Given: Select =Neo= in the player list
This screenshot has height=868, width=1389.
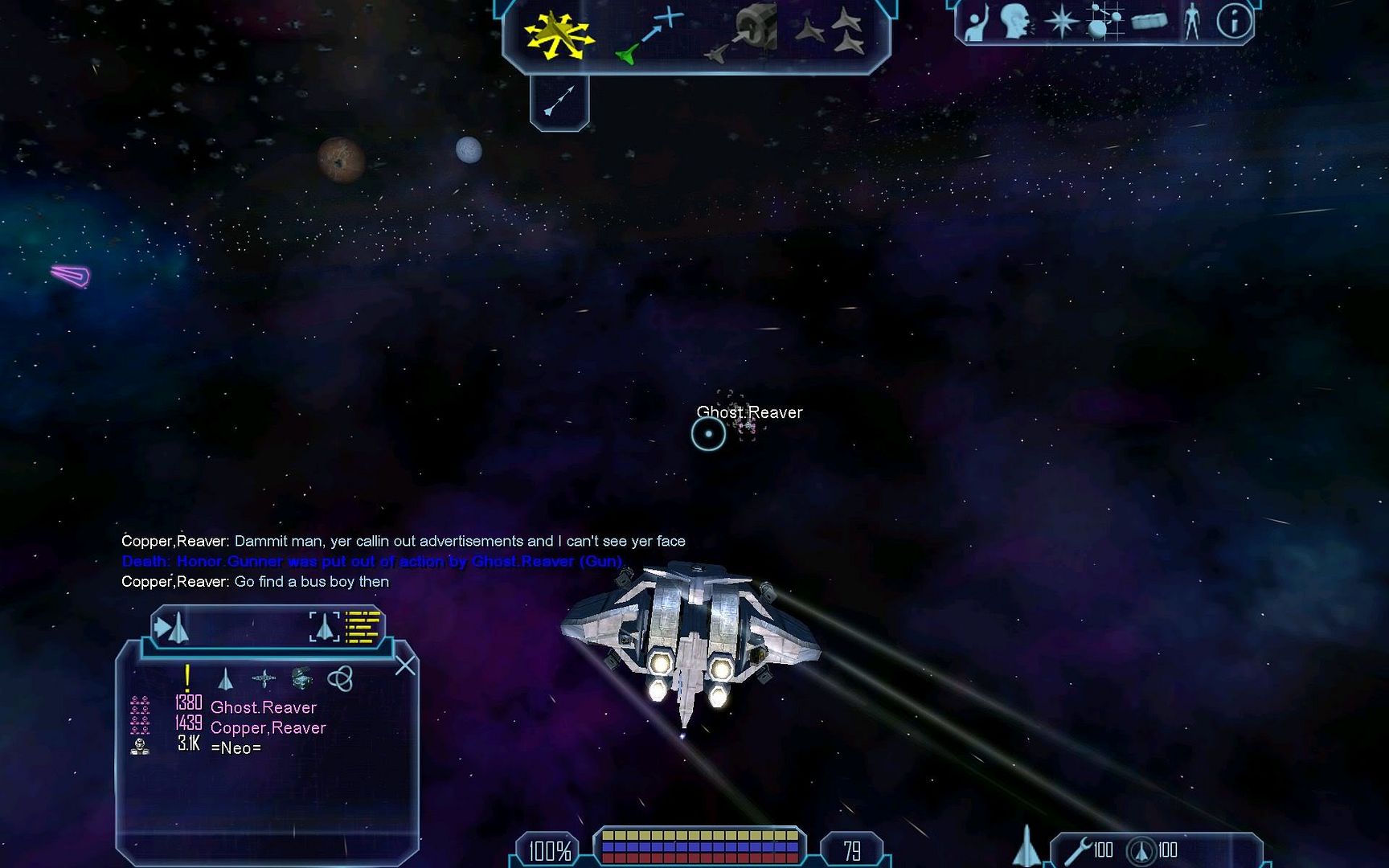Looking at the screenshot, I should point(236,747).
